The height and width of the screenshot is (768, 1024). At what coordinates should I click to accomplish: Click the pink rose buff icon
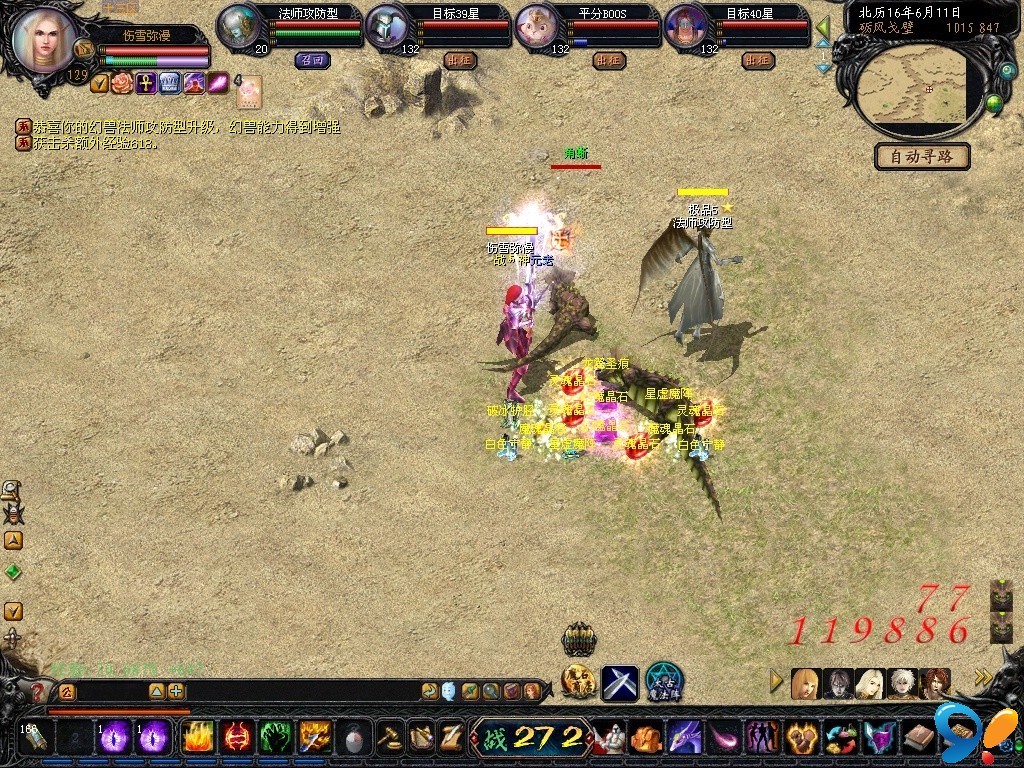122,83
